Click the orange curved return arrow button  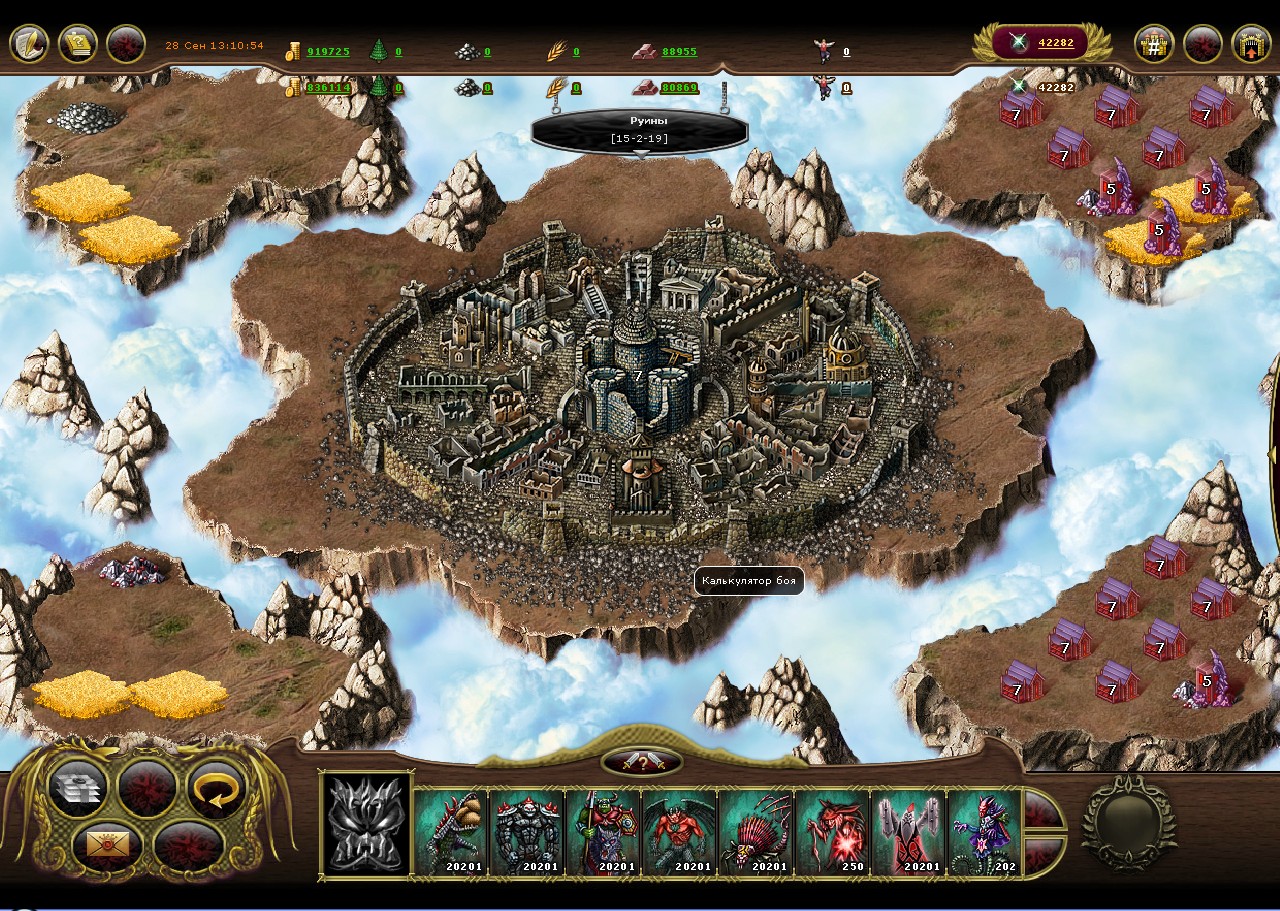coord(216,789)
